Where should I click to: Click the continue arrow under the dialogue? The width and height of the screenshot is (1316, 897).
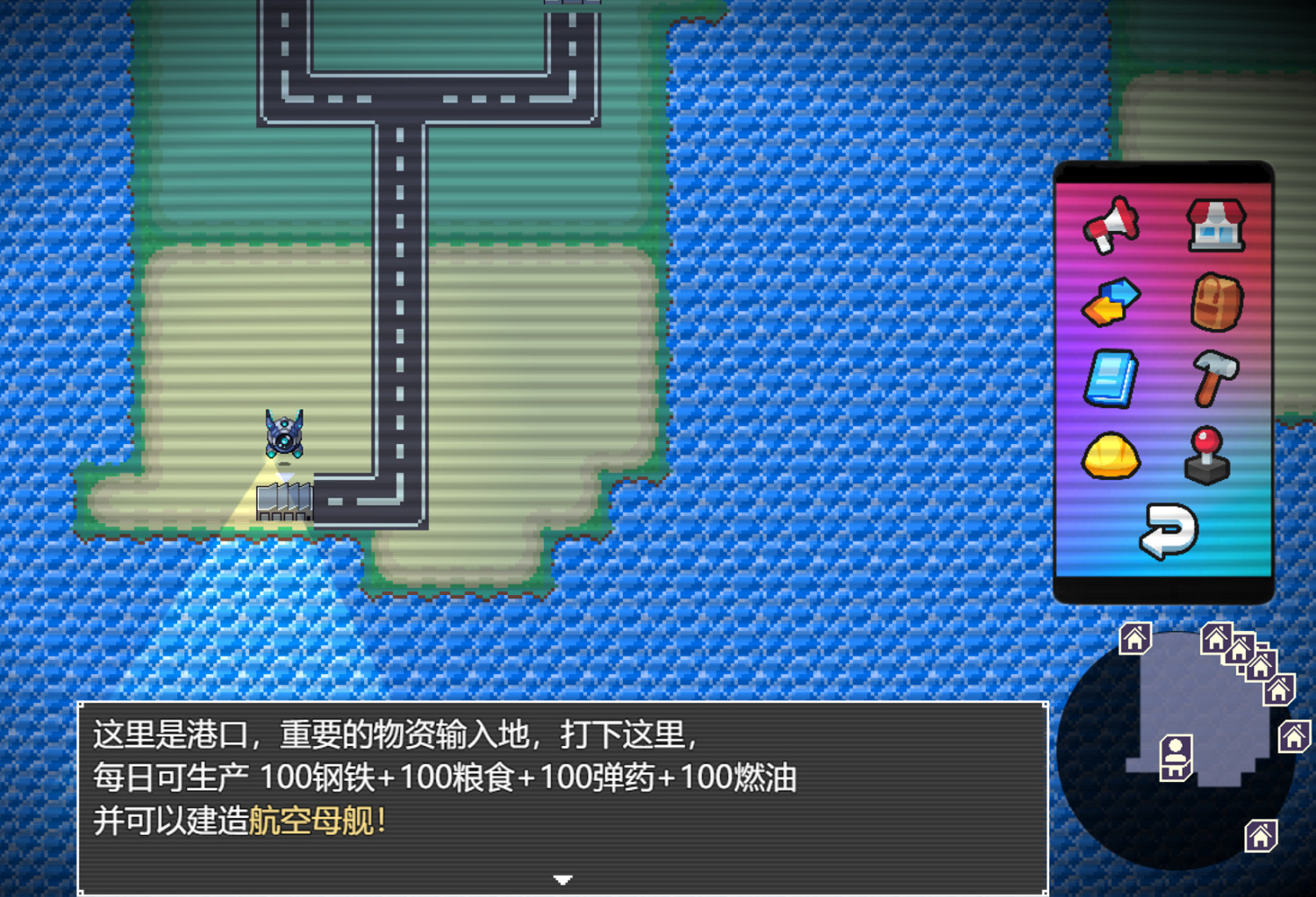pyautogui.click(x=562, y=879)
